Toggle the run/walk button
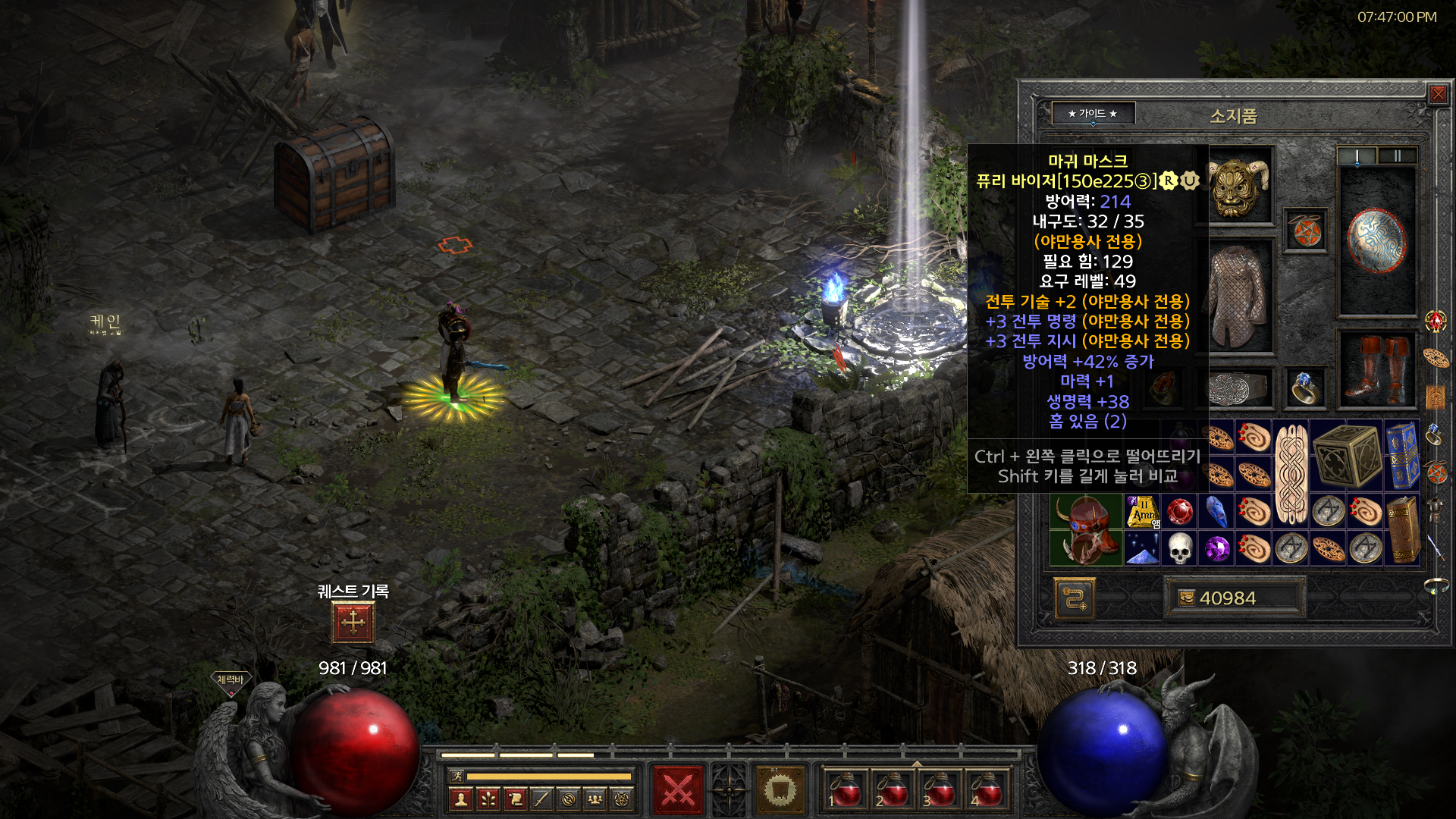The image size is (1456, 819). pos(457,776)
